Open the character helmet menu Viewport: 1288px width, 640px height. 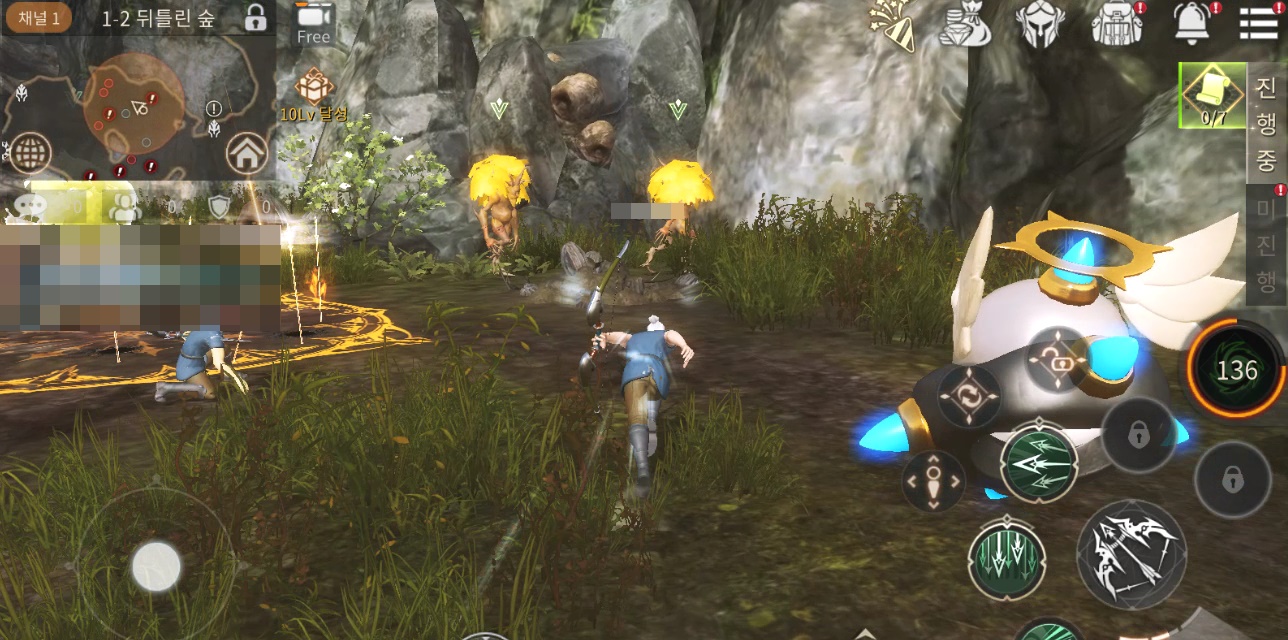tap(1040, 24)
